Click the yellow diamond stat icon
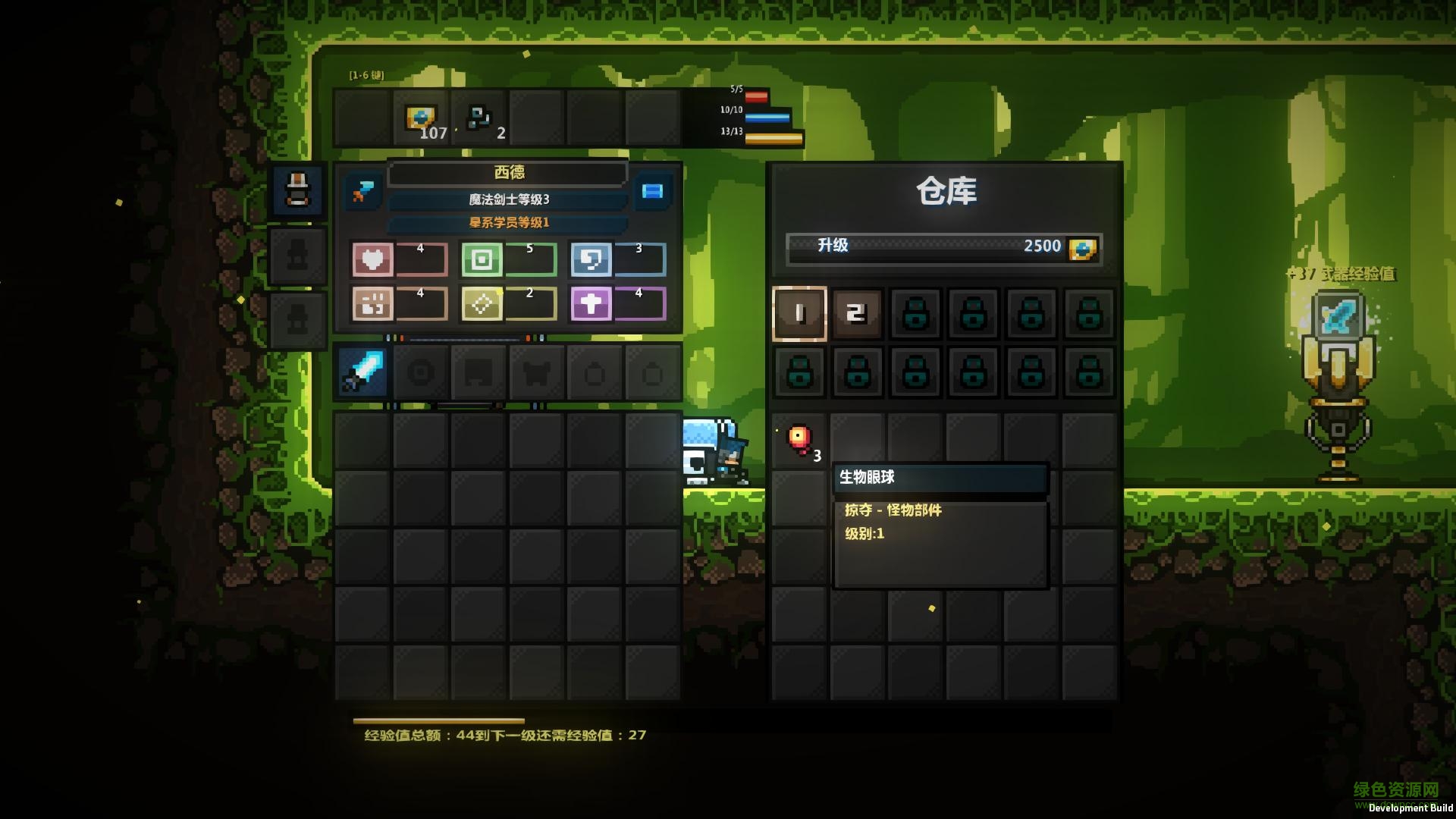 click(x=482, y=304)
